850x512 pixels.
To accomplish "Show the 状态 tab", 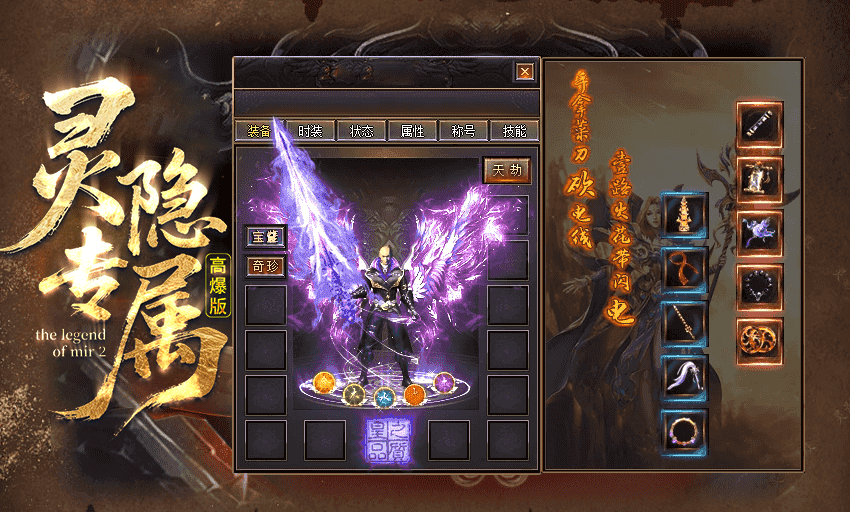I will point(361,131).
